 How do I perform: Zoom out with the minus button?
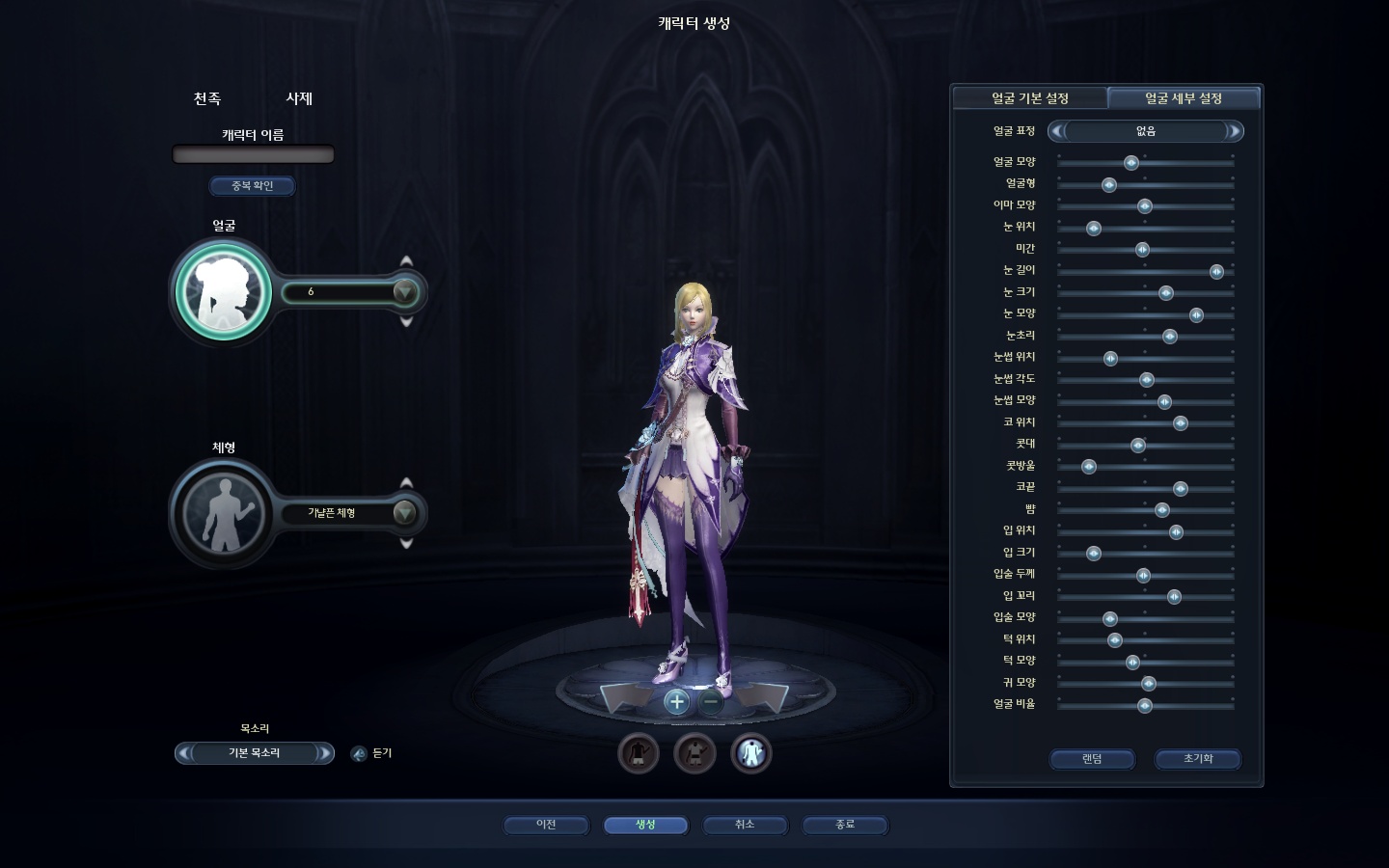(711, 701)
